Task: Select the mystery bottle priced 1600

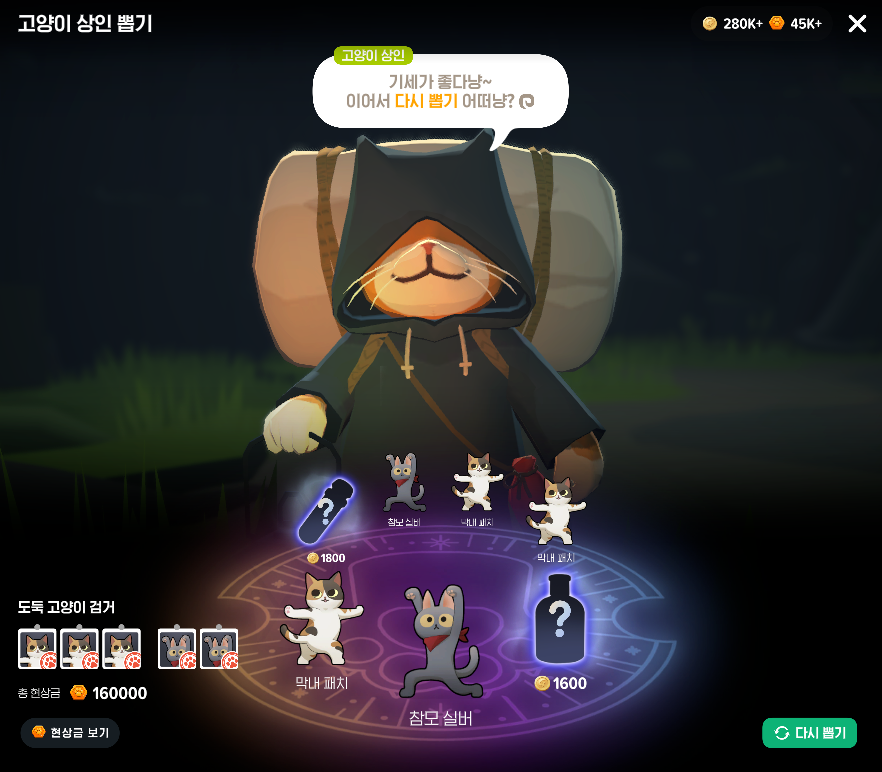Action: 560,622
